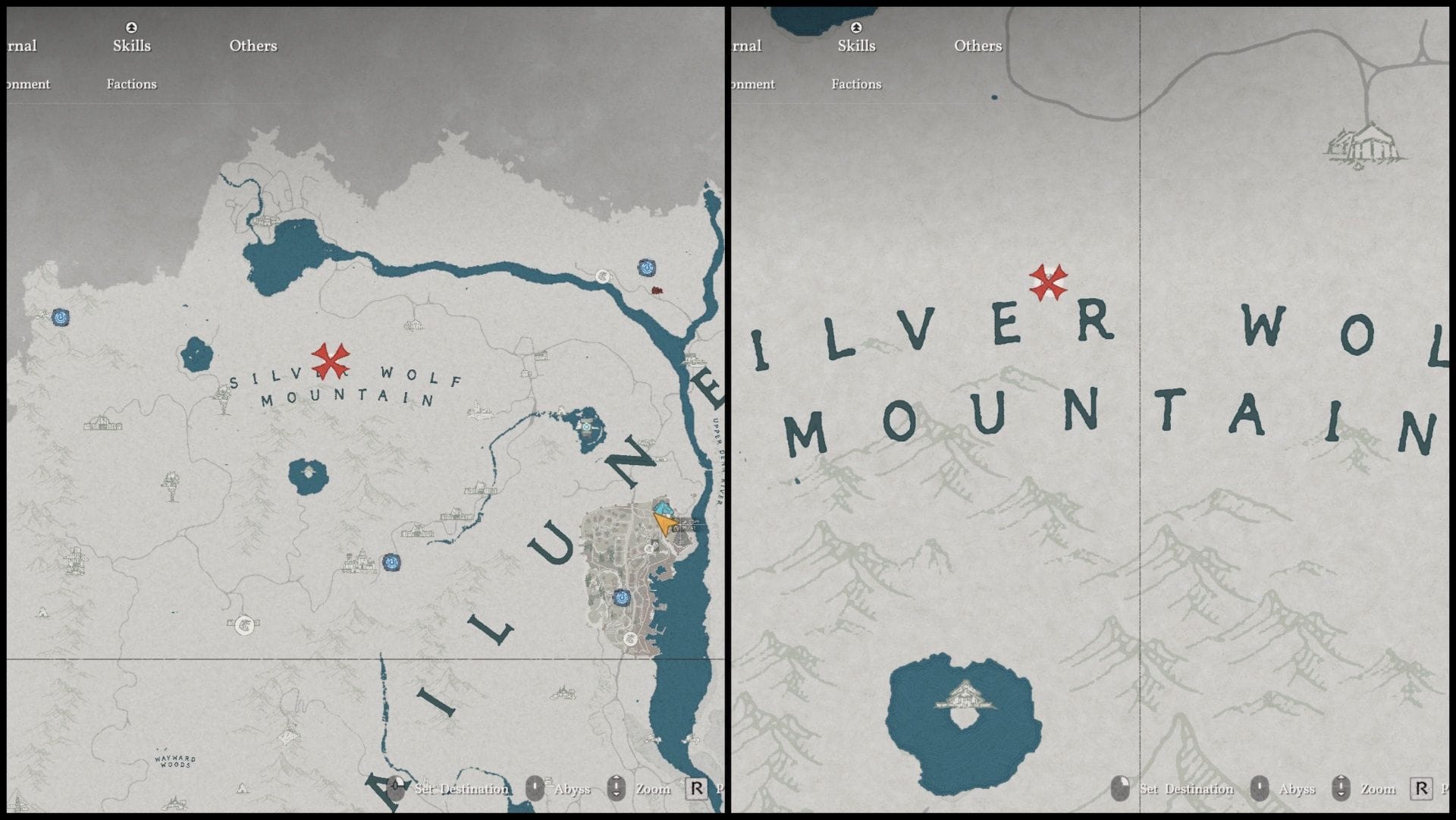
Task: Open Skills tab in left map panel
Action: tap(132, 46)
